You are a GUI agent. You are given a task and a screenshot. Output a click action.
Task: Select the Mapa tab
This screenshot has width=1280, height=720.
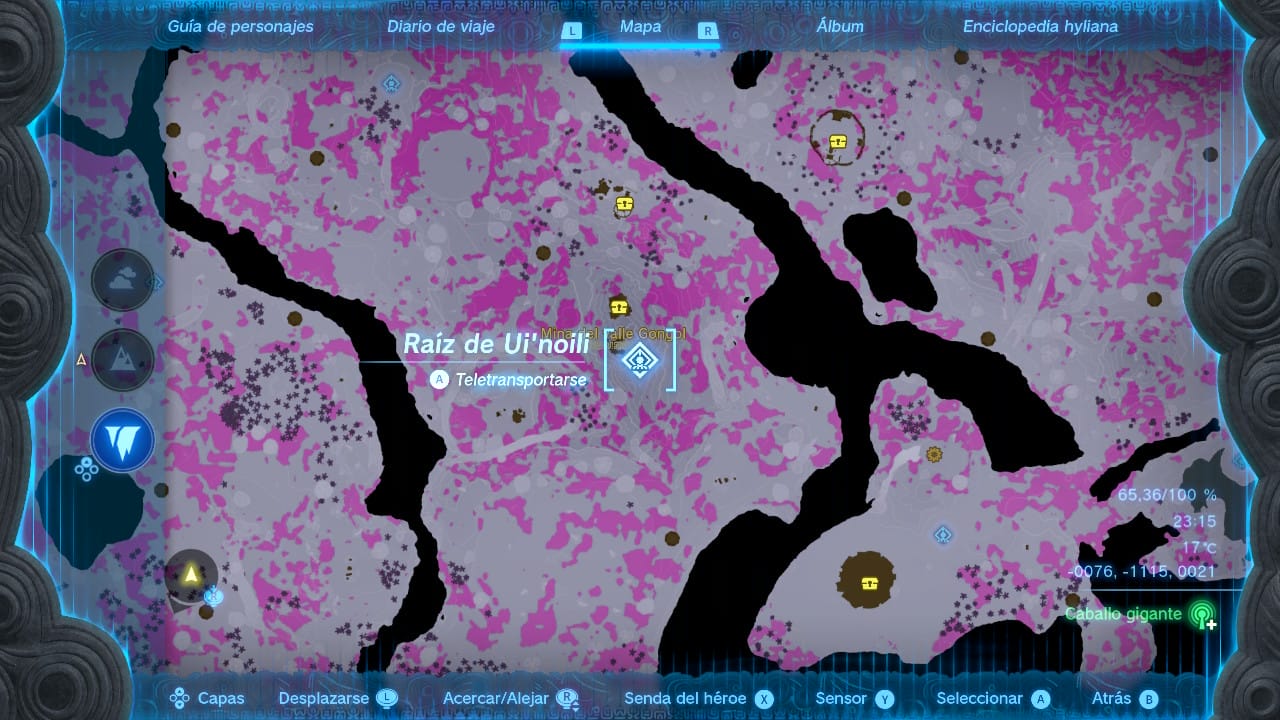[640, 27]
